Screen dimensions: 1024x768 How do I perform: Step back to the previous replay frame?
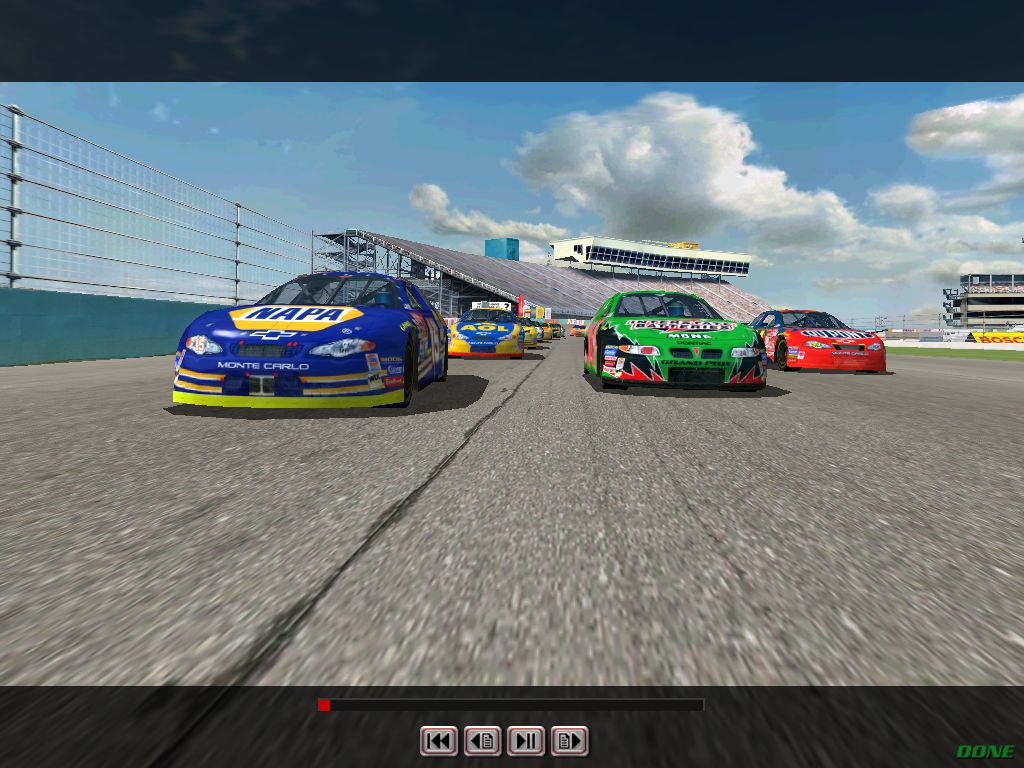(482, 741)
